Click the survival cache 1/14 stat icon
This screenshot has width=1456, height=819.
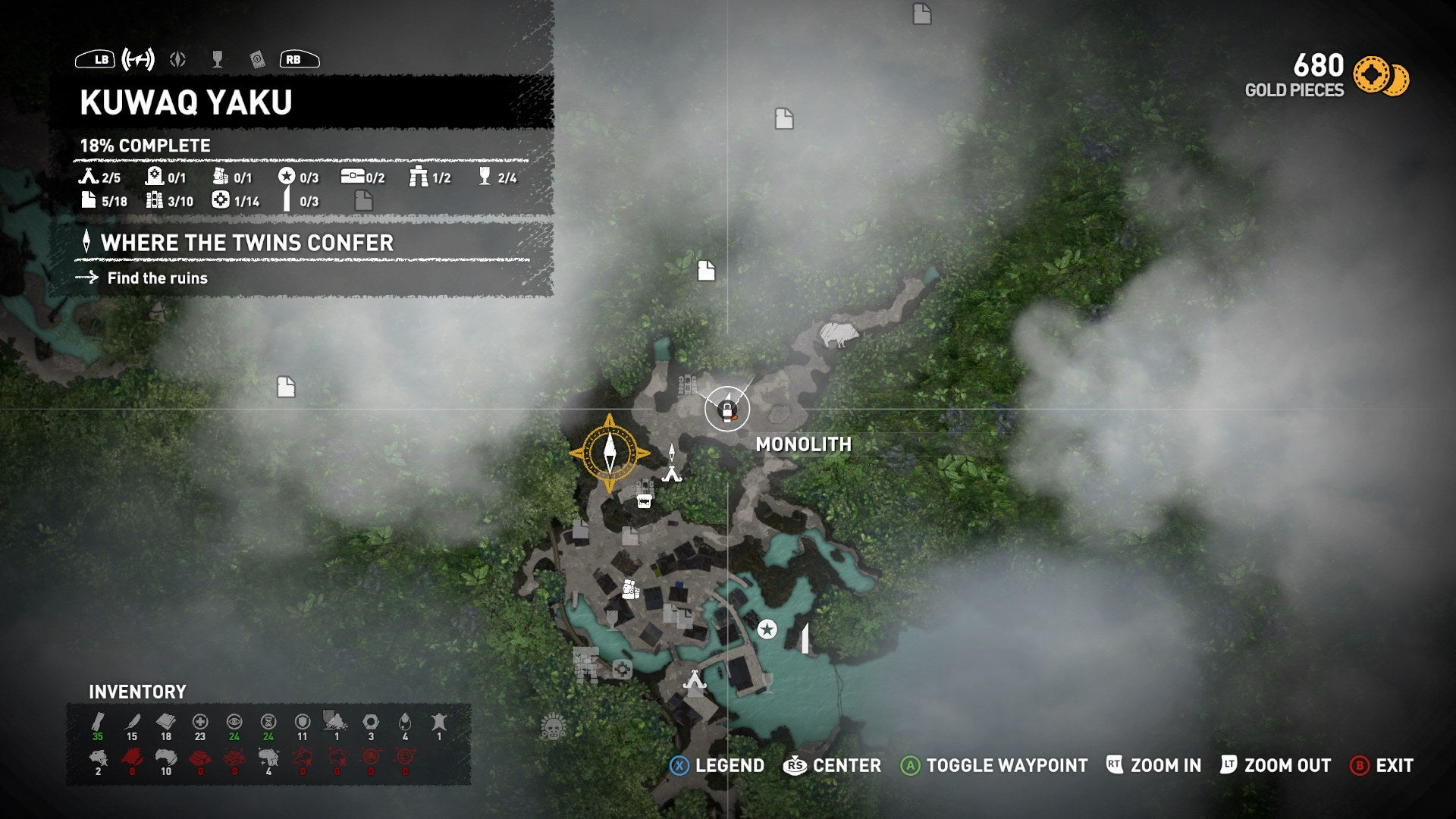221,200
